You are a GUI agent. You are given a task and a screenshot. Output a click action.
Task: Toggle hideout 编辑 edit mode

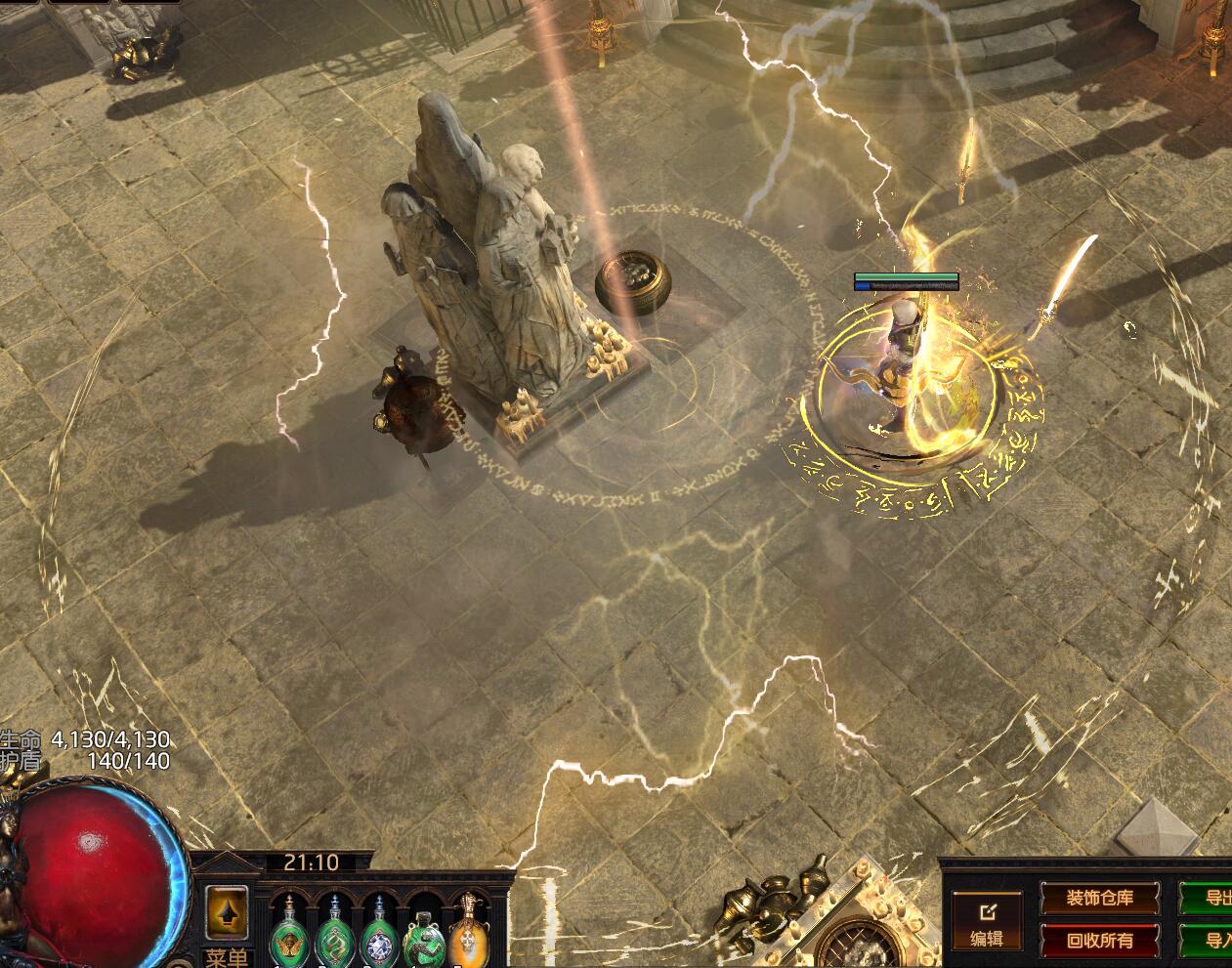click(987, 923)
